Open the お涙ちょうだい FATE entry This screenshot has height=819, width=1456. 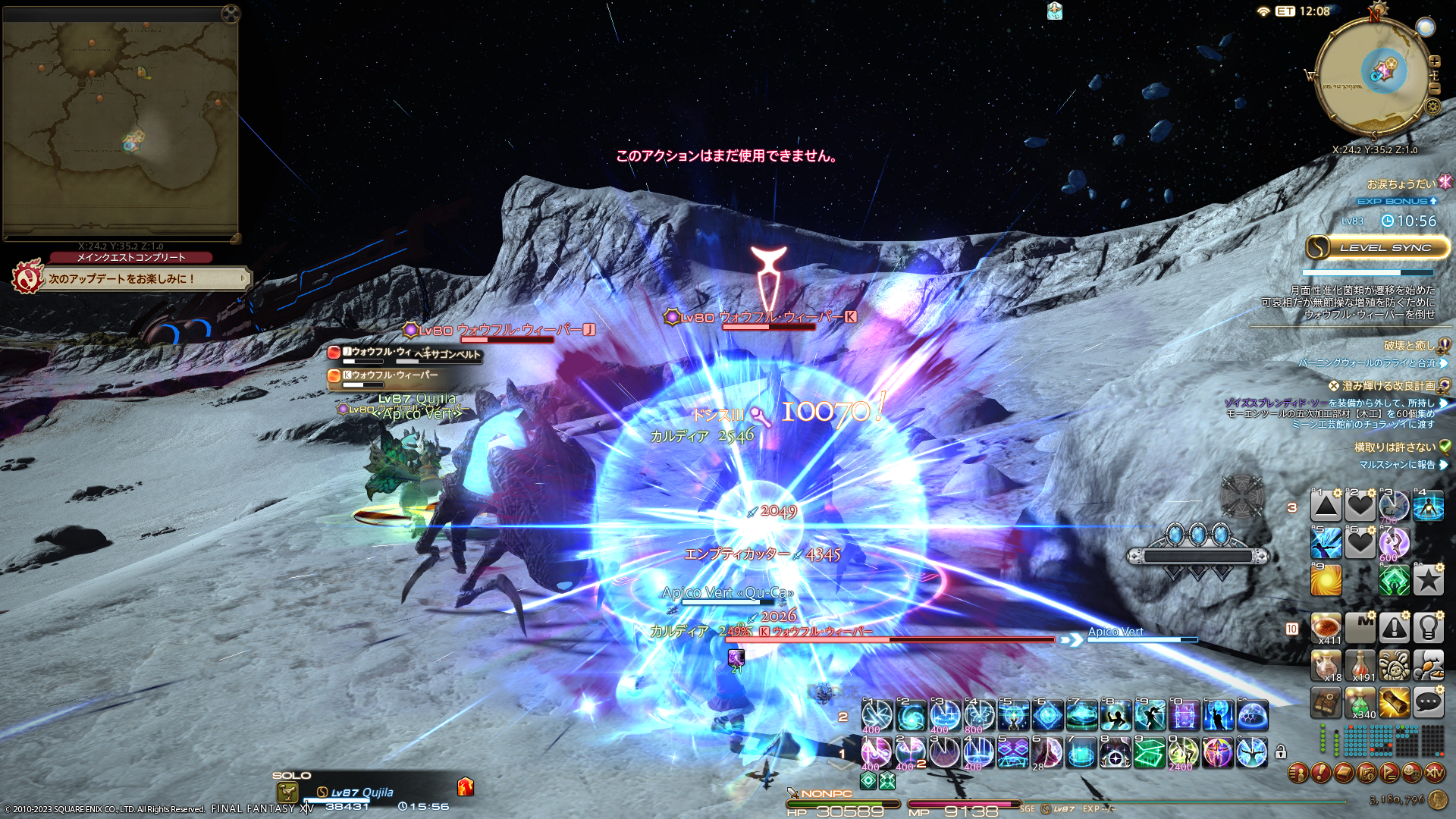[1401, 184]
